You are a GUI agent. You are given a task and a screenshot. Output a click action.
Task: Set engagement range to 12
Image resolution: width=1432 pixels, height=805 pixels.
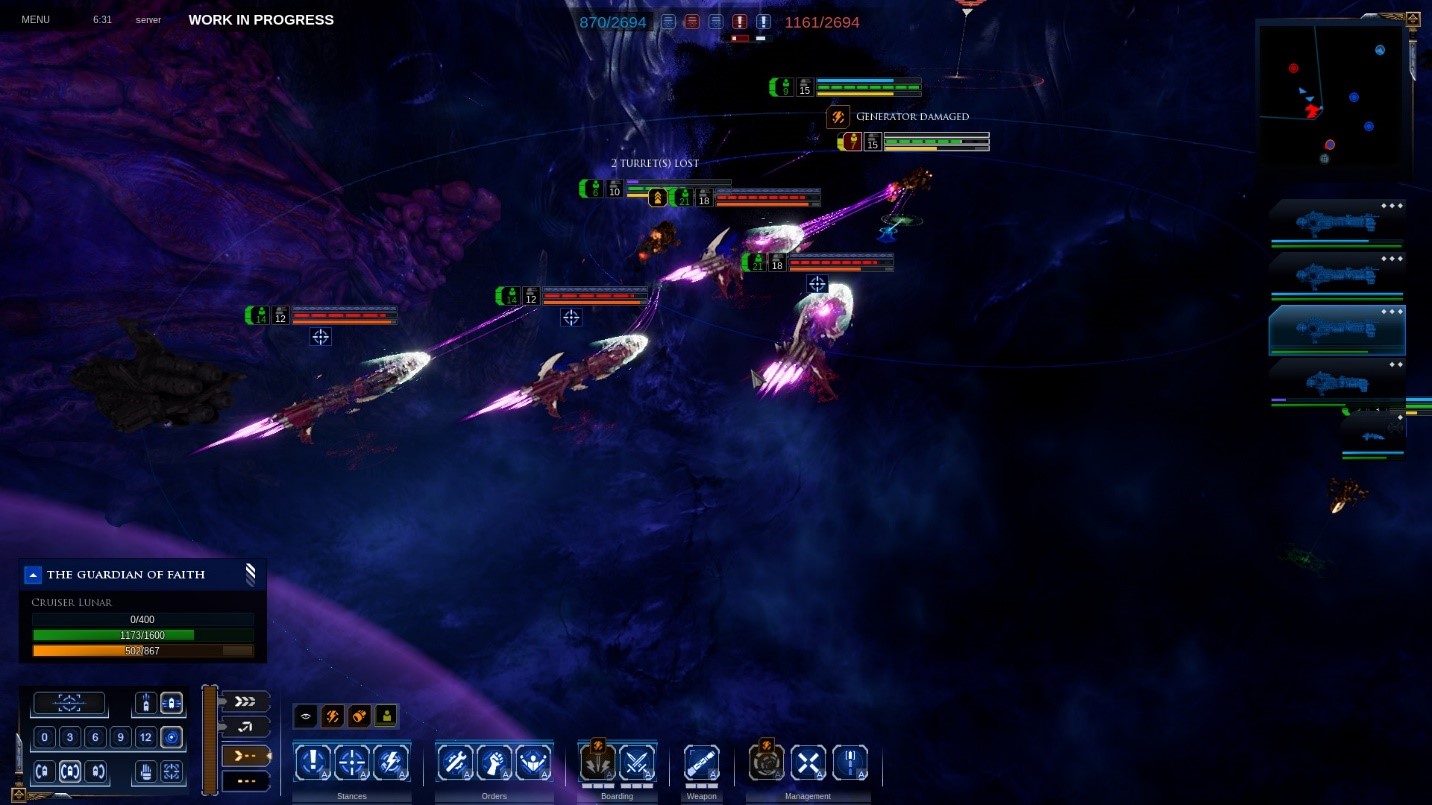point(146,738)
